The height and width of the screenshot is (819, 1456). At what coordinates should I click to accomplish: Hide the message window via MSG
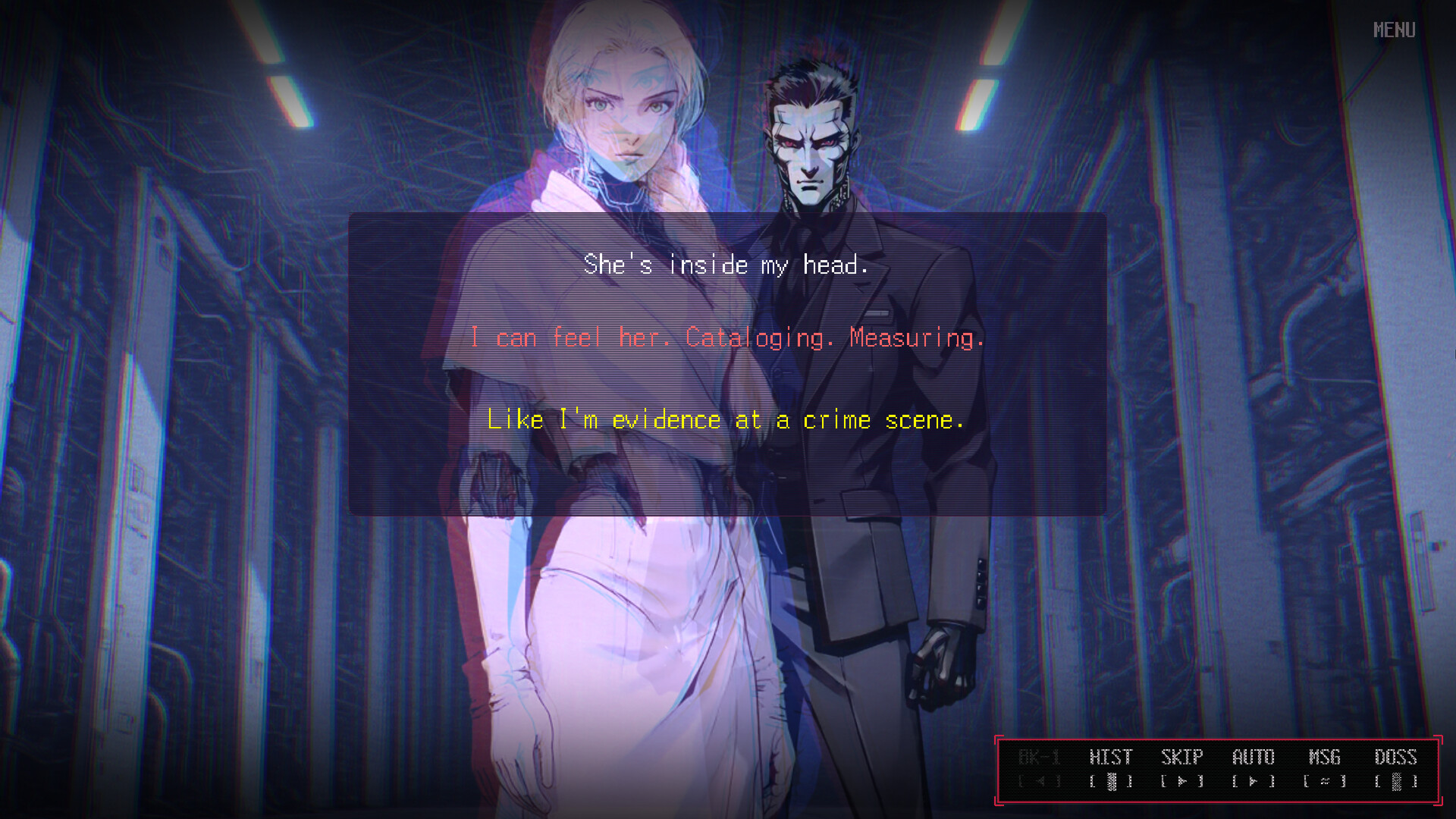[1326, 757]
